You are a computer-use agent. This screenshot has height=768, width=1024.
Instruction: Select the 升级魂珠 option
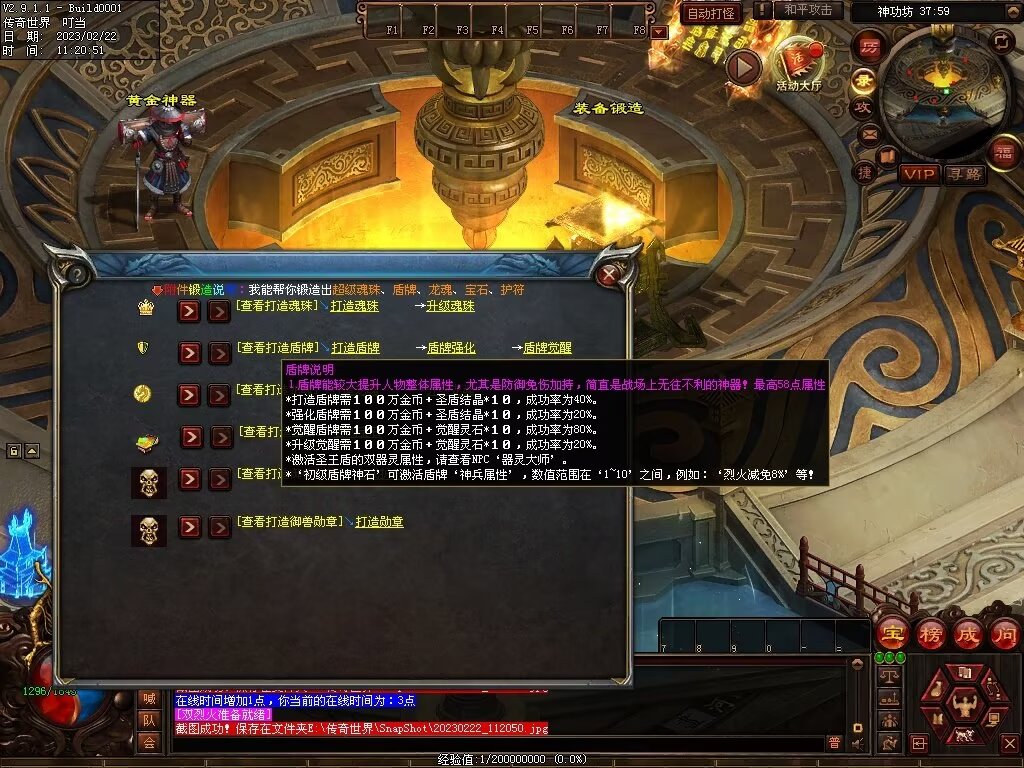451,306
